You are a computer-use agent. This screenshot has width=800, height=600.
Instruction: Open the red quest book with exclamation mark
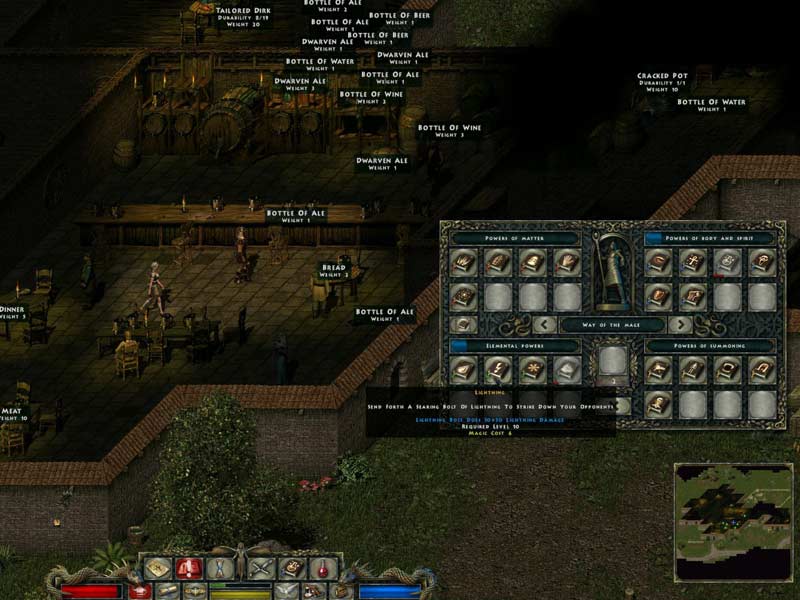click(x=189, y=568)
